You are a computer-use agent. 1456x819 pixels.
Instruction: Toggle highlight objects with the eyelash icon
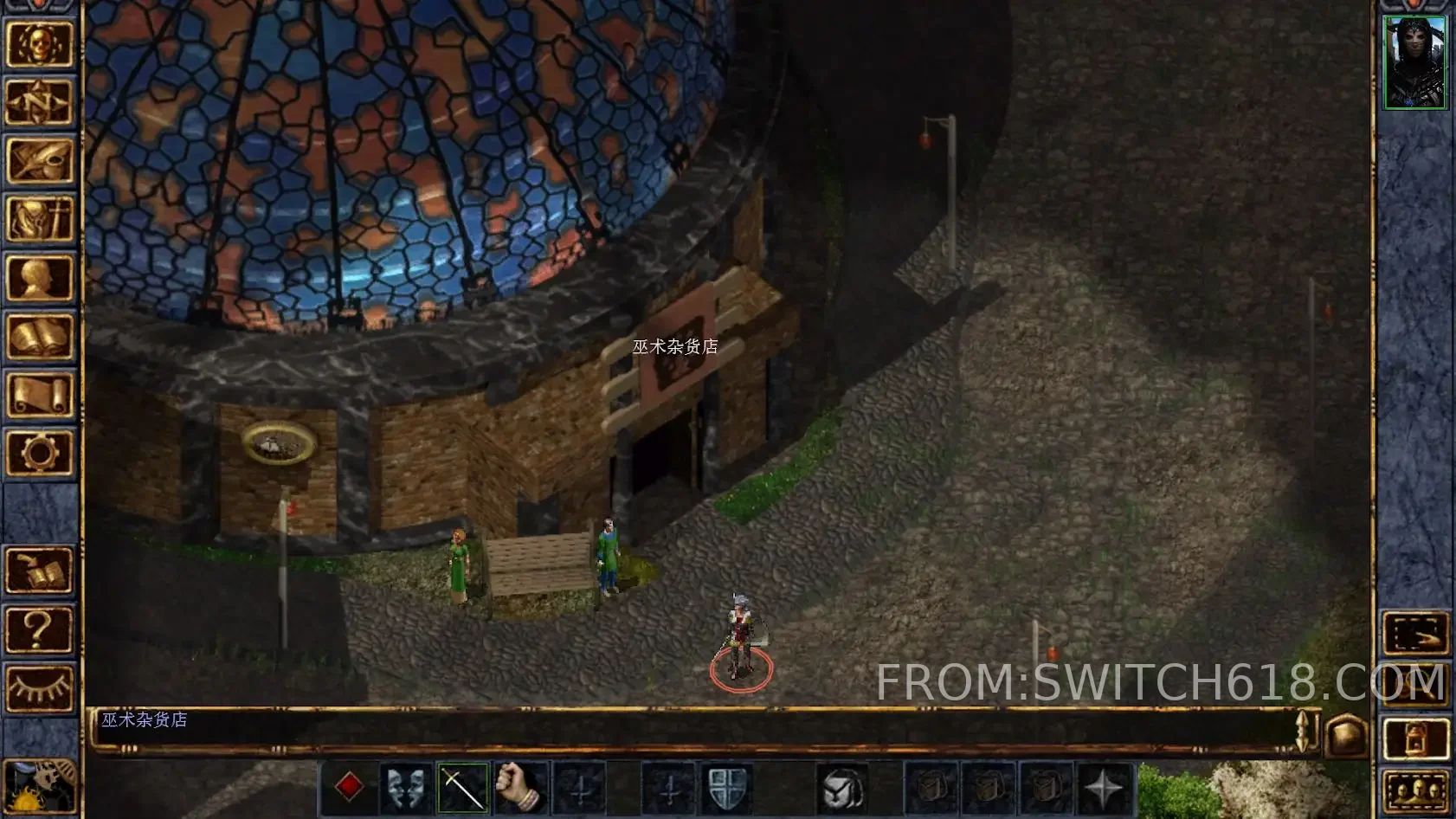(x=41, y=686)
